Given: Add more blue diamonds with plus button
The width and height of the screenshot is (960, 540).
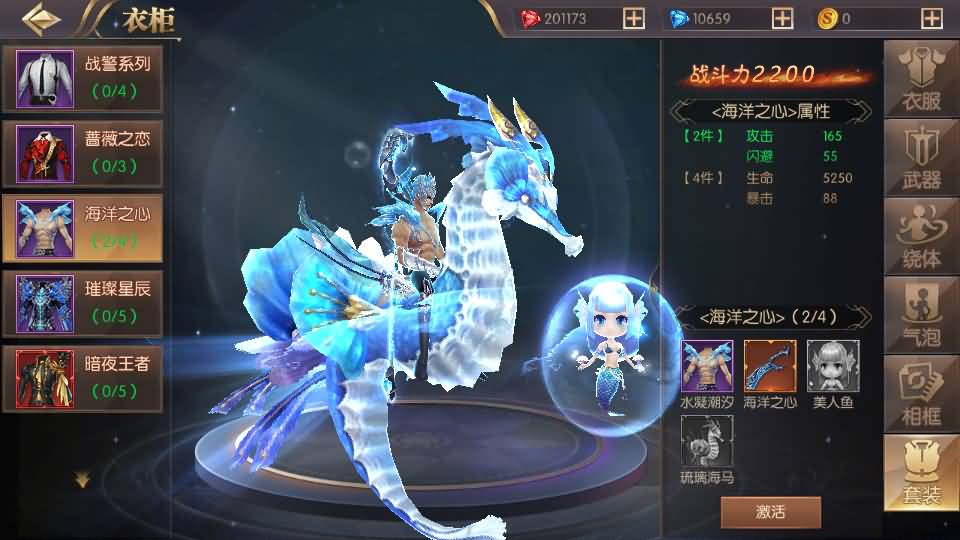Looking at the screenshot, I should 783,19.
